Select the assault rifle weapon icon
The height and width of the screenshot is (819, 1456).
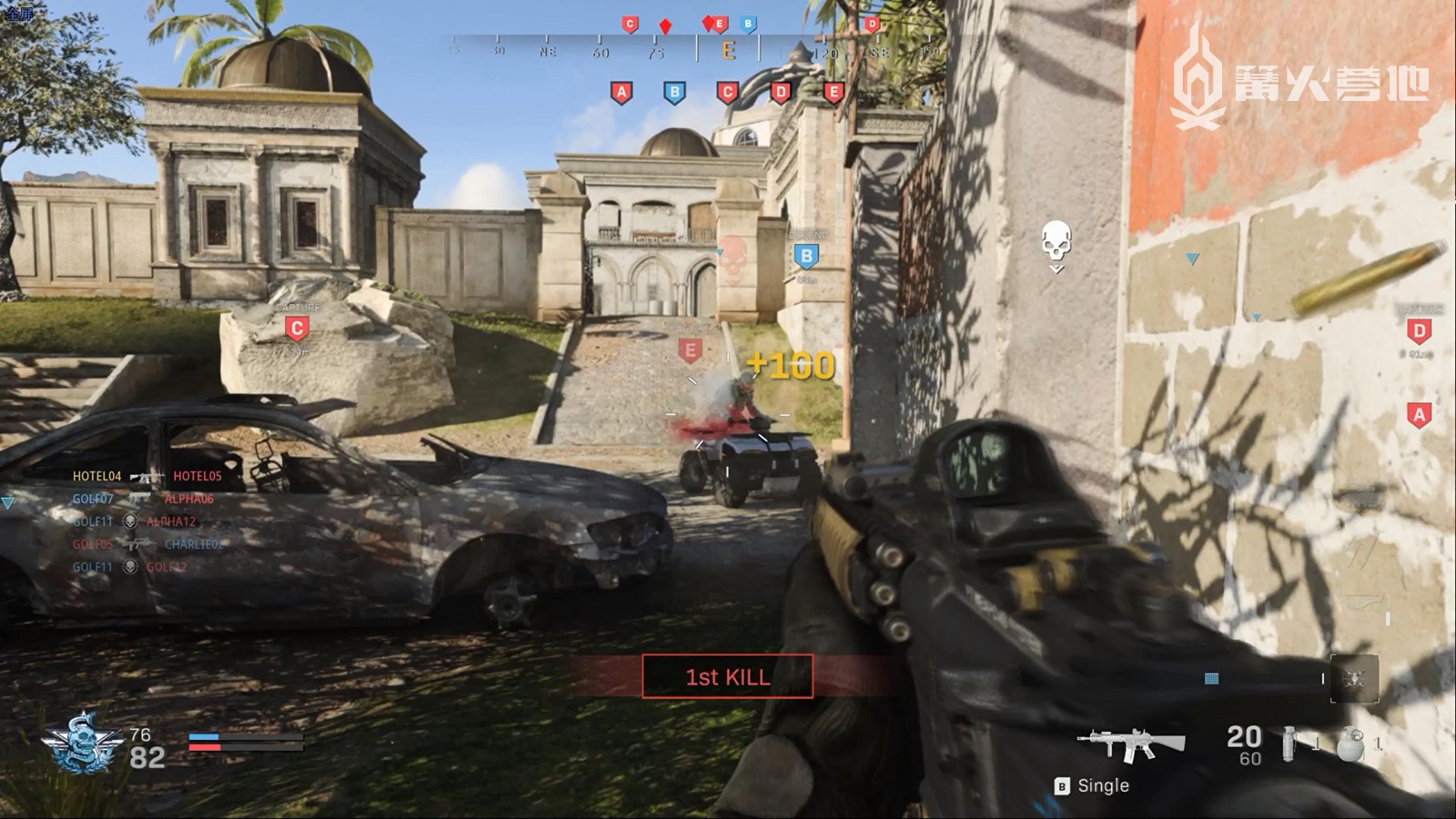tap(1130, 744)
